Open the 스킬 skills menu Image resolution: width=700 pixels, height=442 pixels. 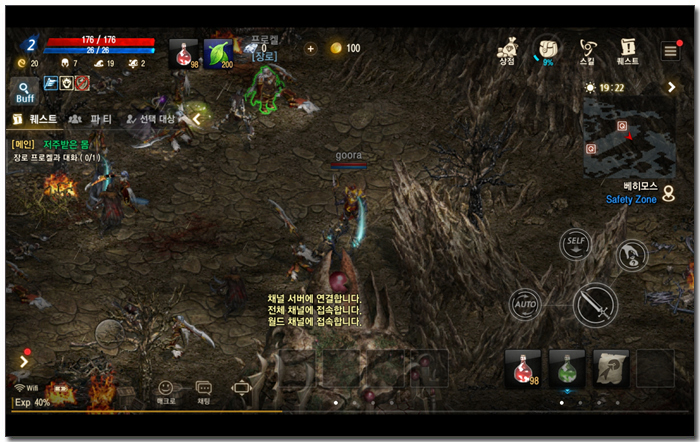587,51
